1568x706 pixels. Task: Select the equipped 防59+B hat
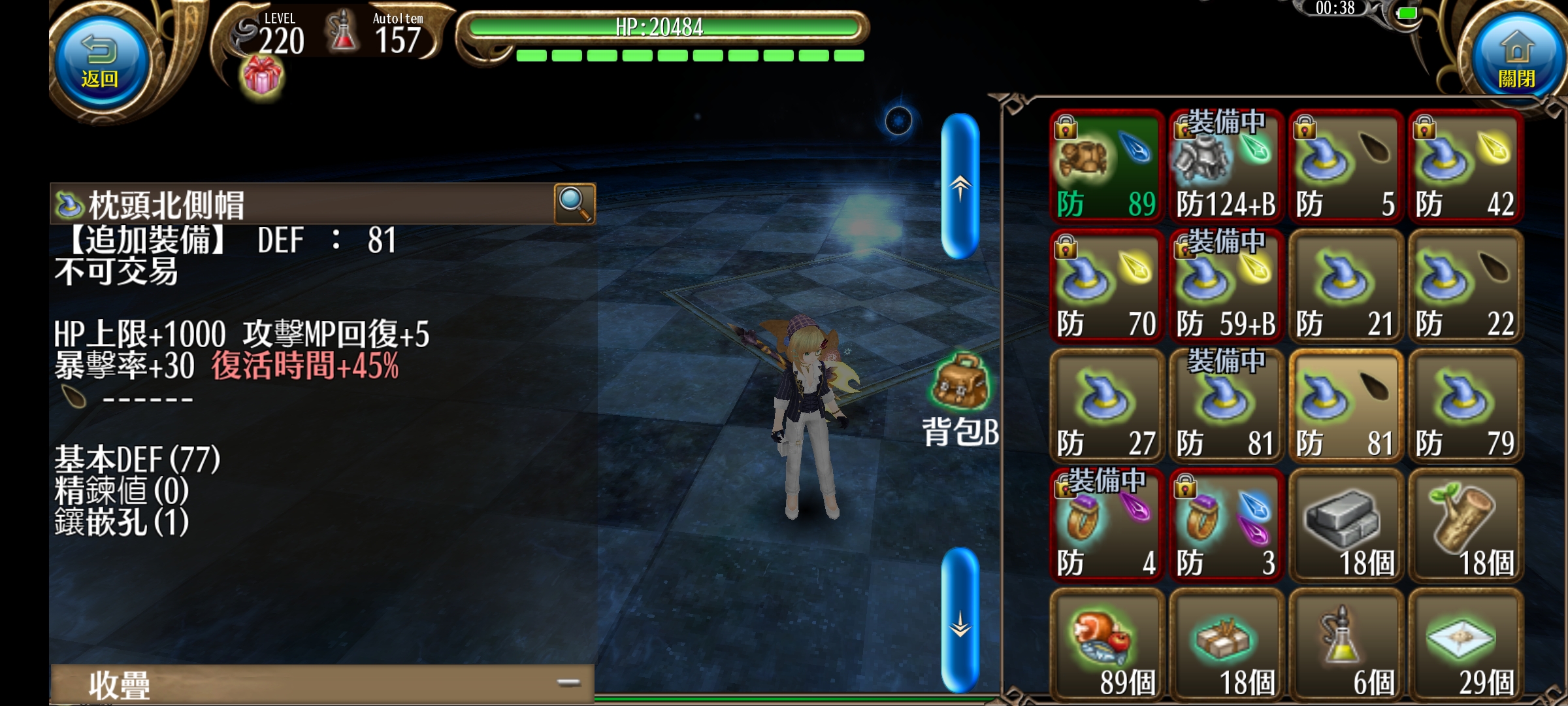tap(1226, 286)
